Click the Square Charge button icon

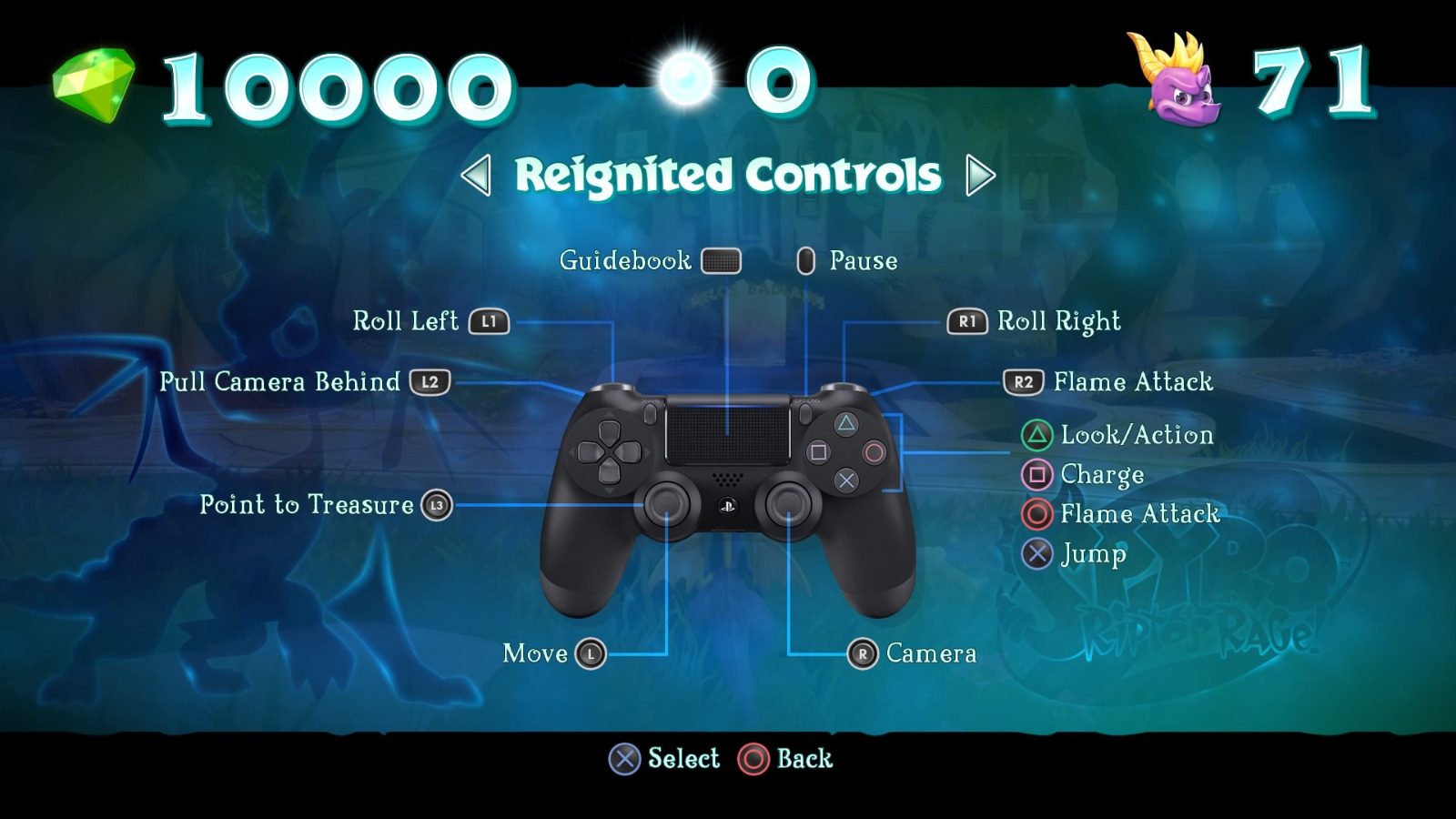pyautogui.click(x=1036, y=474)
